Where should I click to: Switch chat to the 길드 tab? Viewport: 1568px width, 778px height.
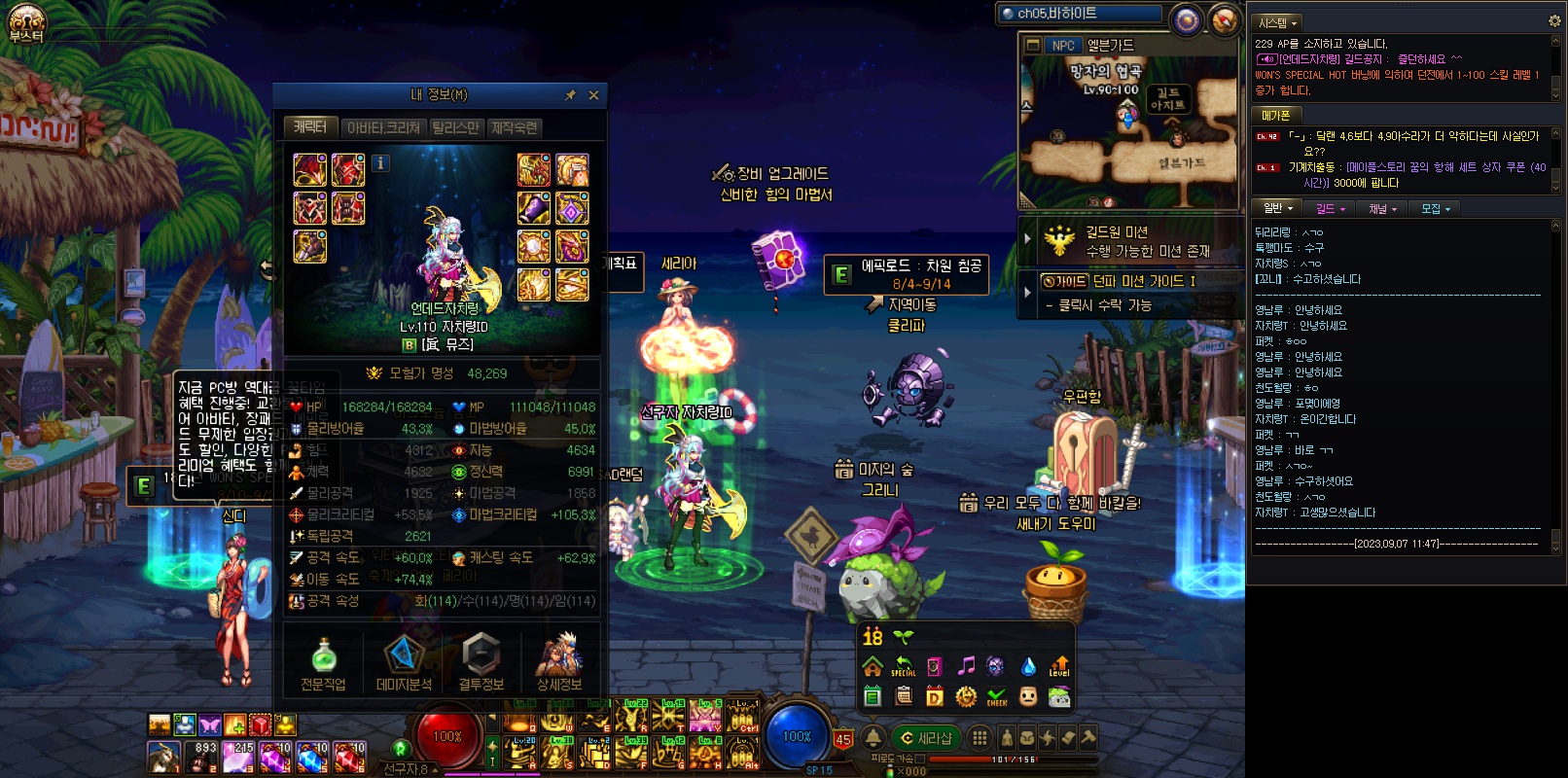coord(1330,209)
